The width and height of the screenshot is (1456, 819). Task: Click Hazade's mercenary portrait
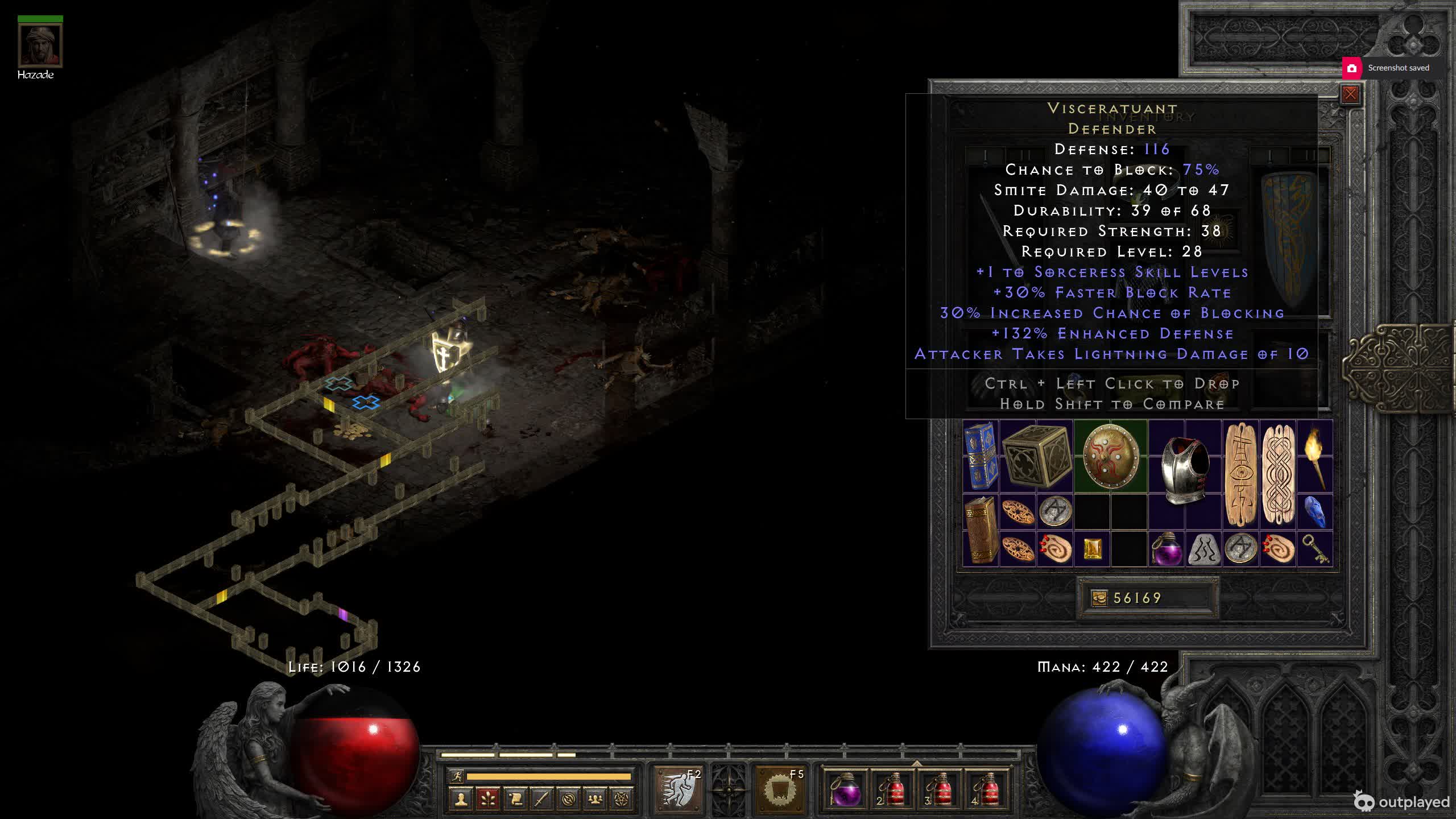(x=40, y=45)
